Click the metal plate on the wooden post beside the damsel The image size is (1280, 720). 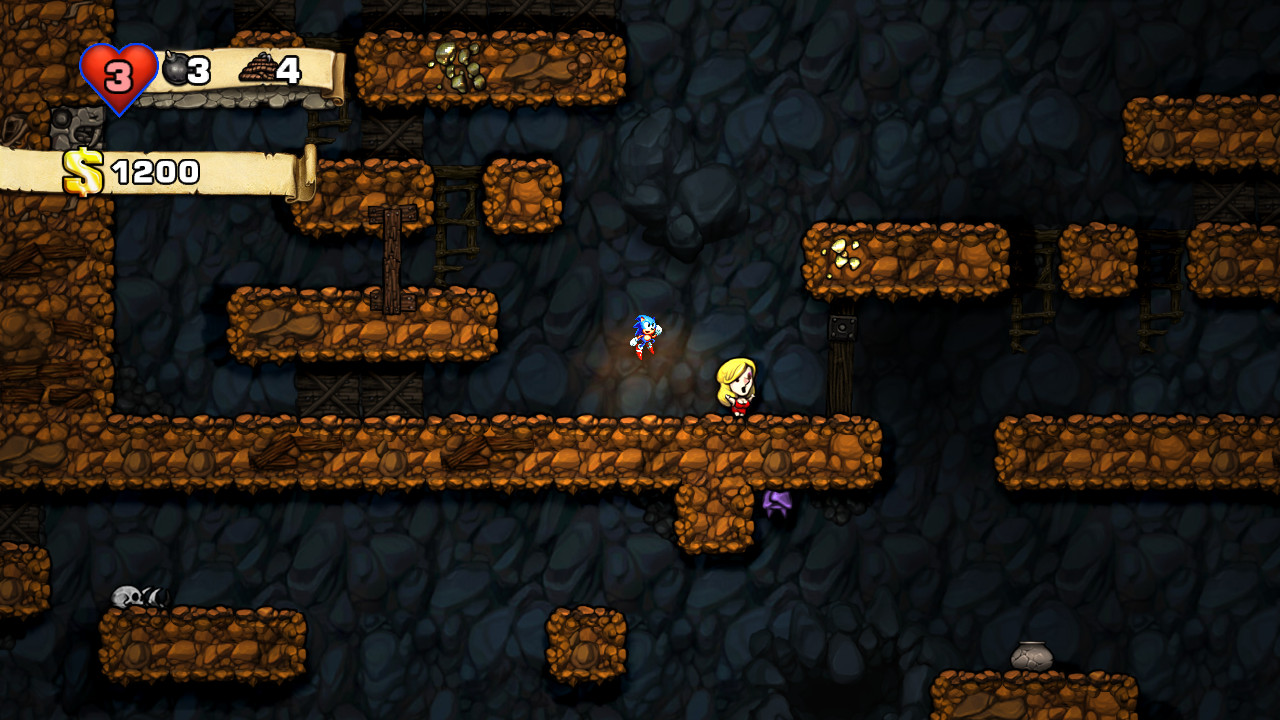(x=840, y=327)
